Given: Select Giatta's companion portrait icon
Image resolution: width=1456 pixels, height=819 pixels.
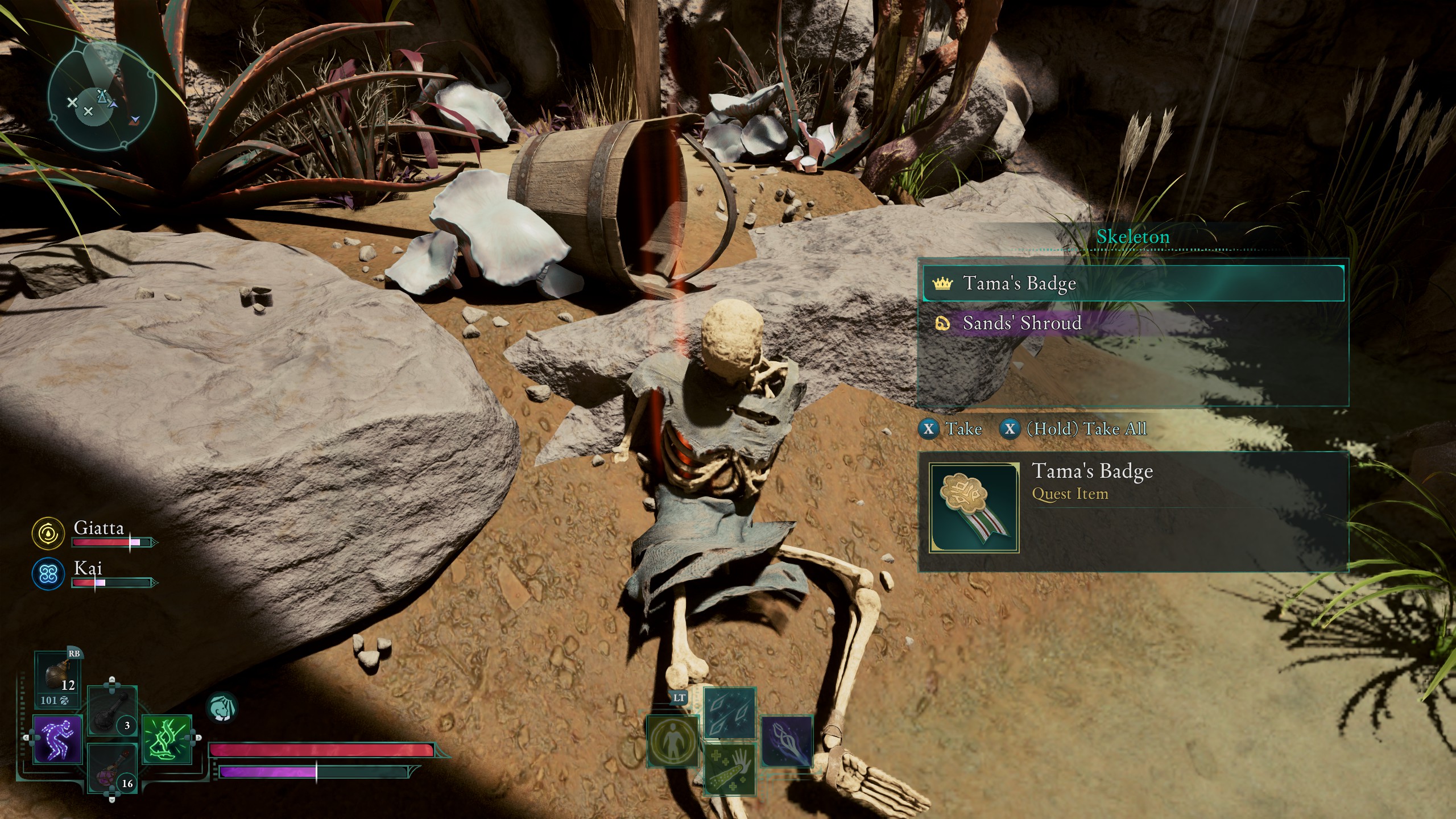Looking at the screenshot, I should [48, 533].
